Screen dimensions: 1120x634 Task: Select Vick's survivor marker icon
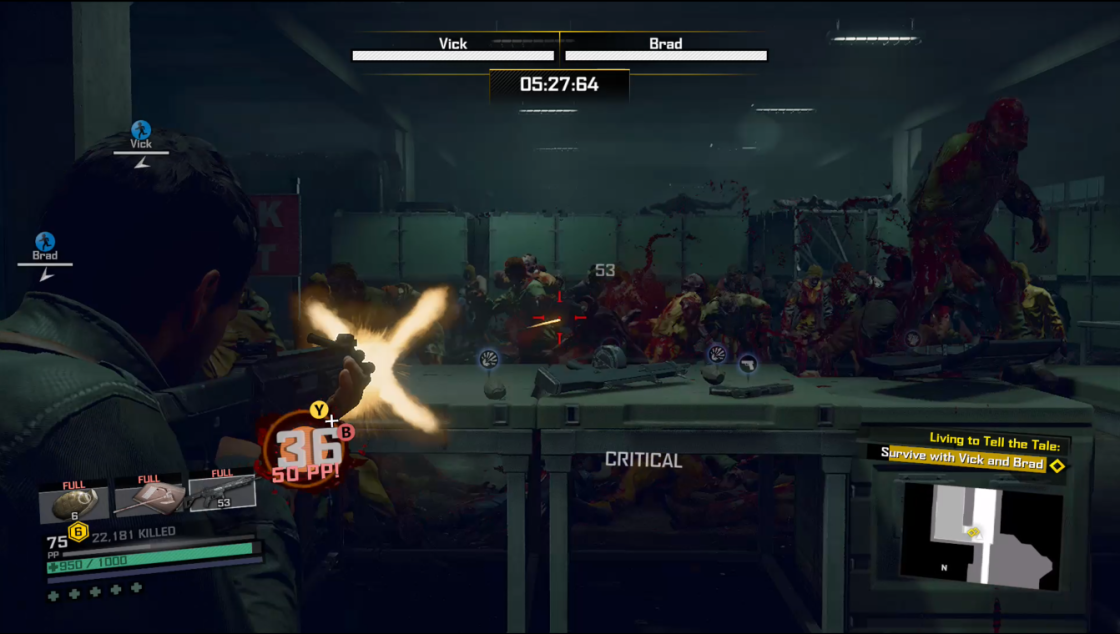(x=141, y=130)
